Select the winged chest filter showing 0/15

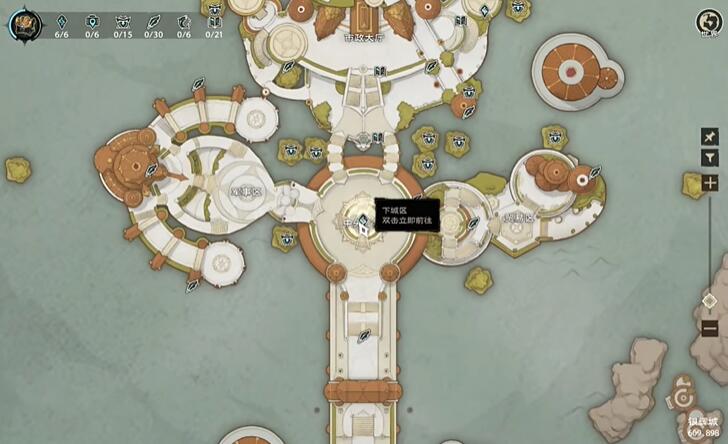pos(123,20)
